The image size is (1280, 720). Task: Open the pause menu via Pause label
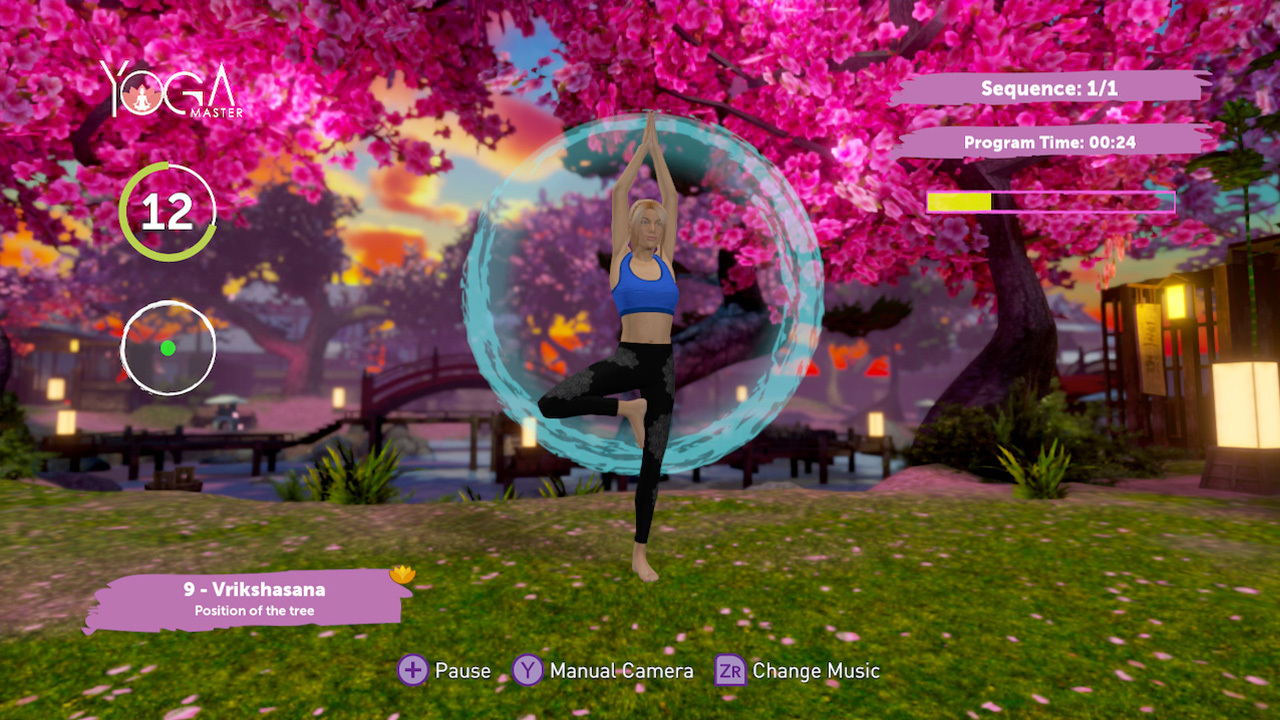coord(462,671)
